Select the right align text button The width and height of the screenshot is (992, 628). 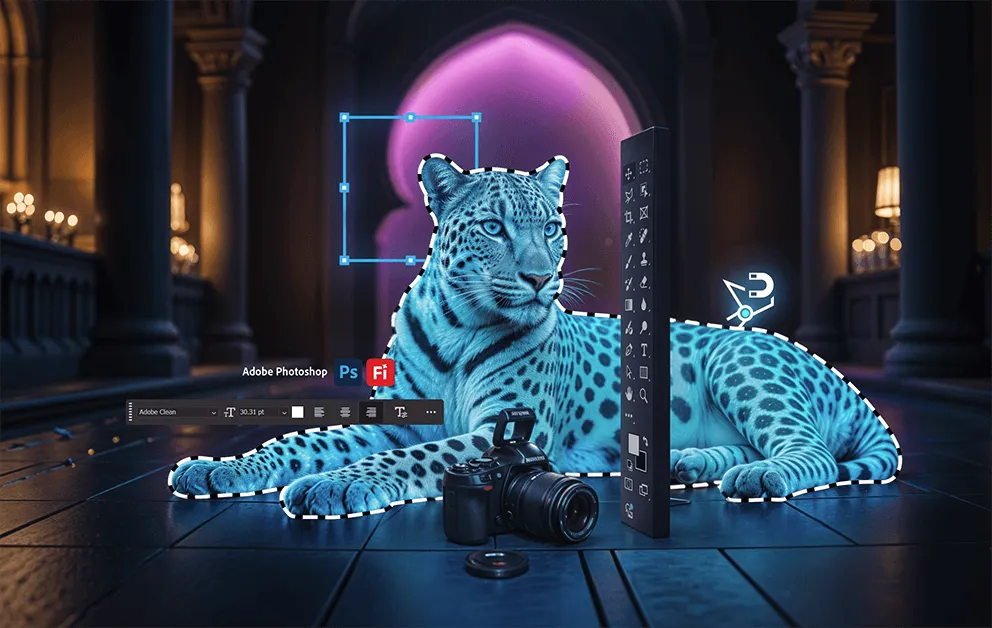pos(371,412)
